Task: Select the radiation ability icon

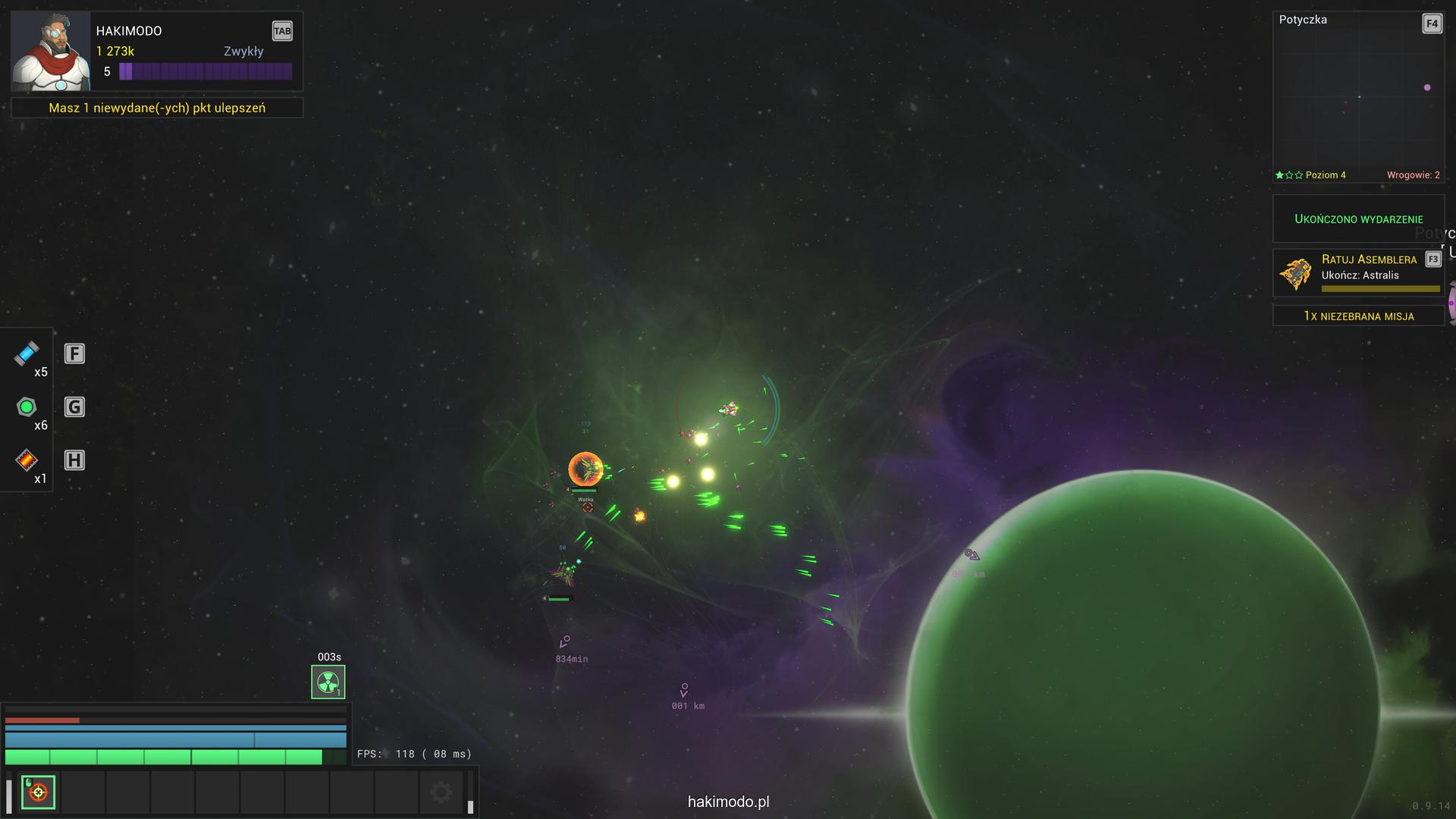Action: 328,682
